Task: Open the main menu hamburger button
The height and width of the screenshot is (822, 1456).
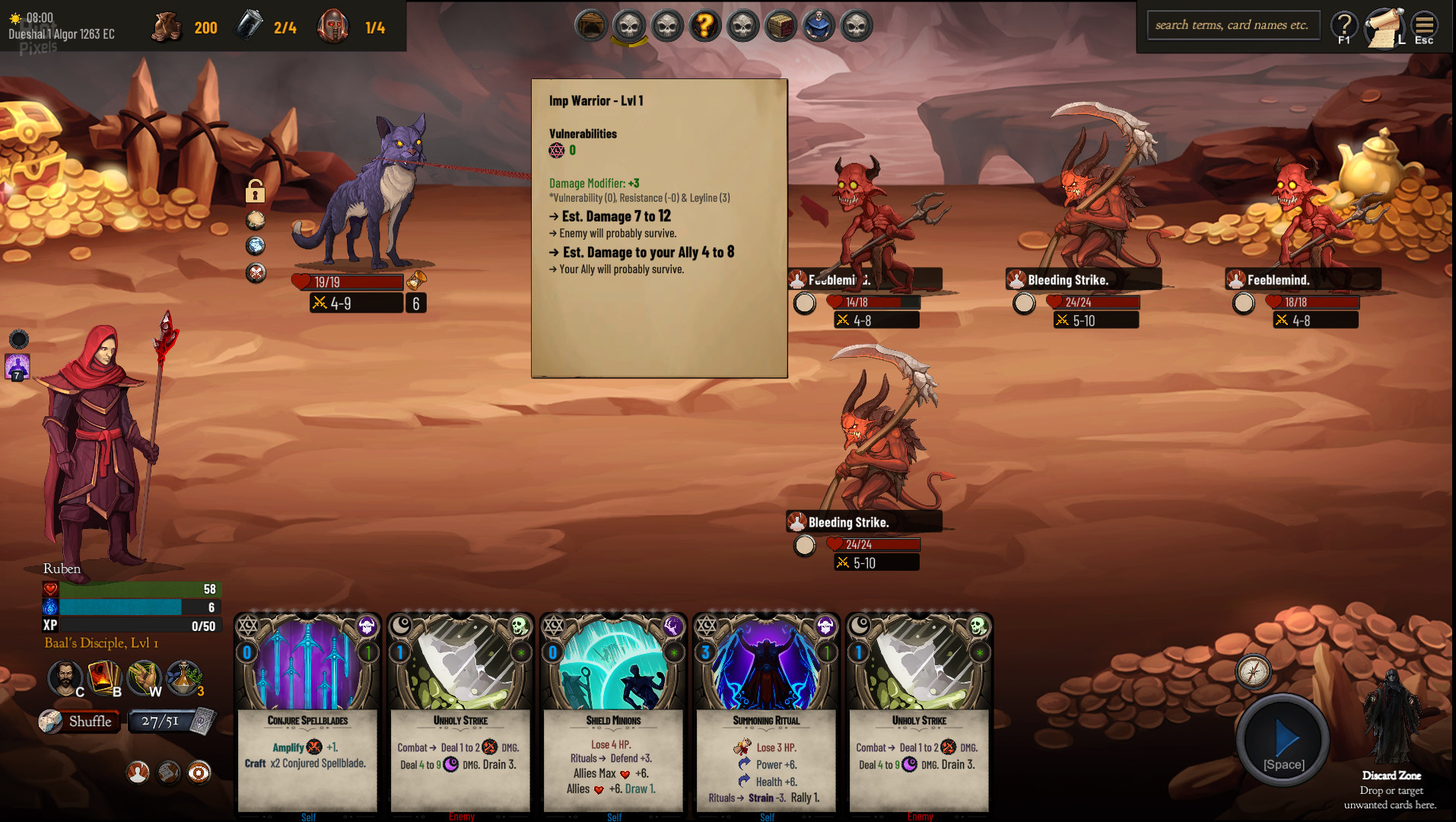Action: 1424,27
